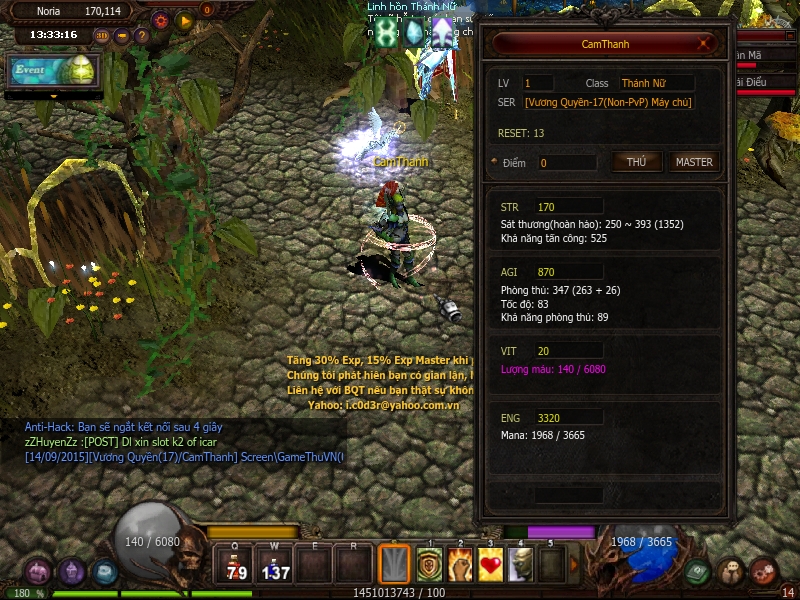
Task: Click the orange play arrow button
Action: click(x=184, y=19)
